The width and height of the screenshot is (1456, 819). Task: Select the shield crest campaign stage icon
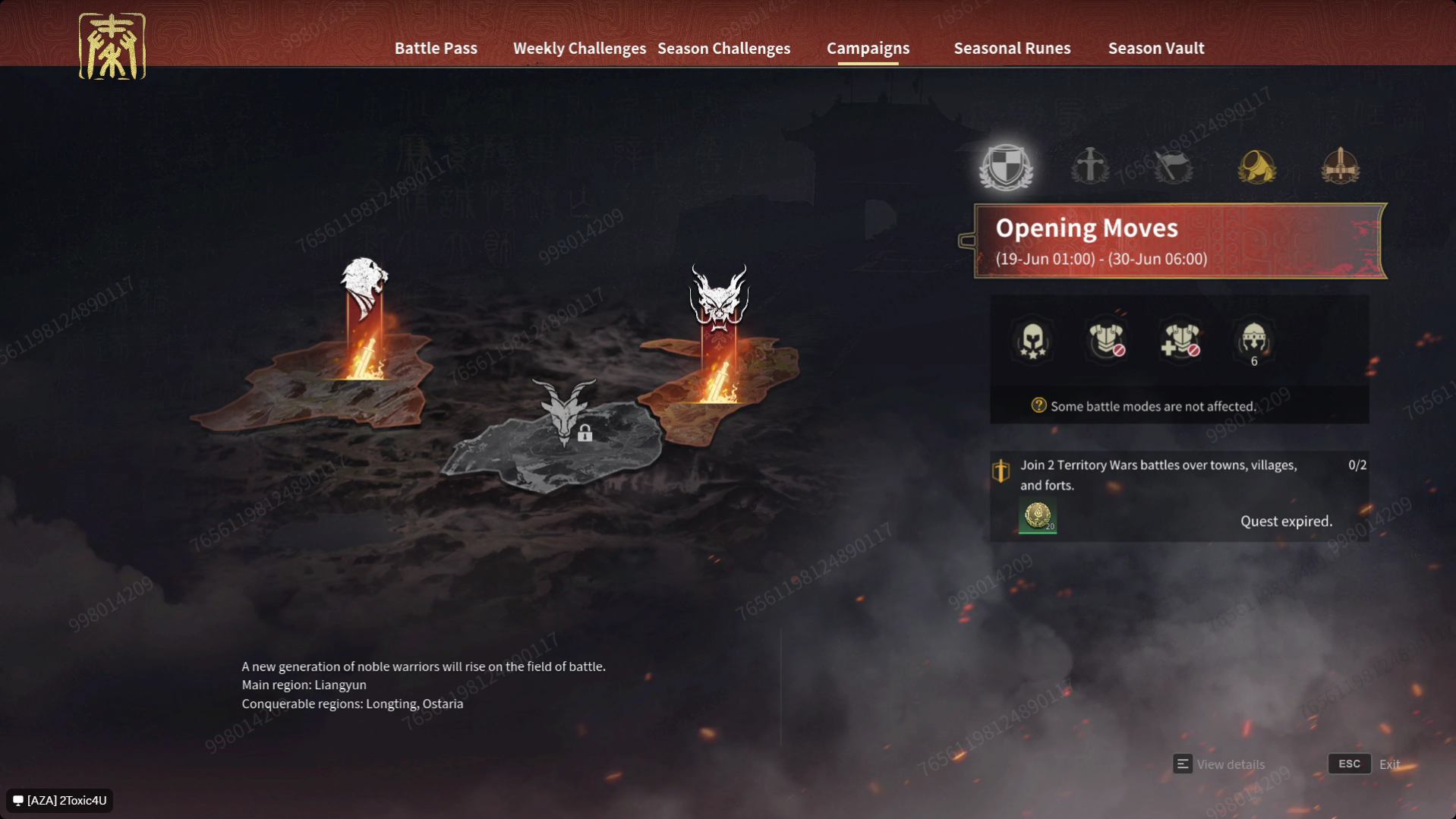(1006, 166)
